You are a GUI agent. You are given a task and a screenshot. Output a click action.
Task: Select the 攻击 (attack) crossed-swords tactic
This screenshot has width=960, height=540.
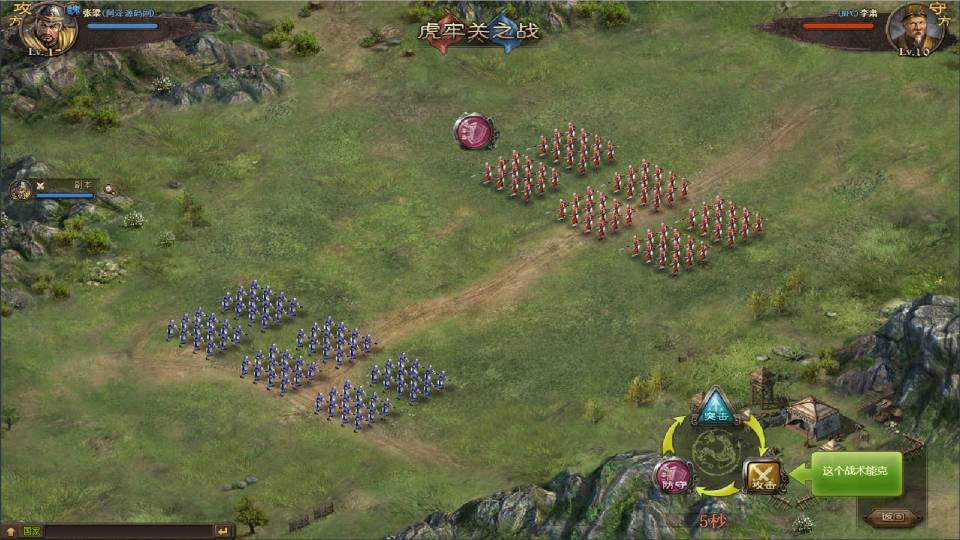[764, 476]
